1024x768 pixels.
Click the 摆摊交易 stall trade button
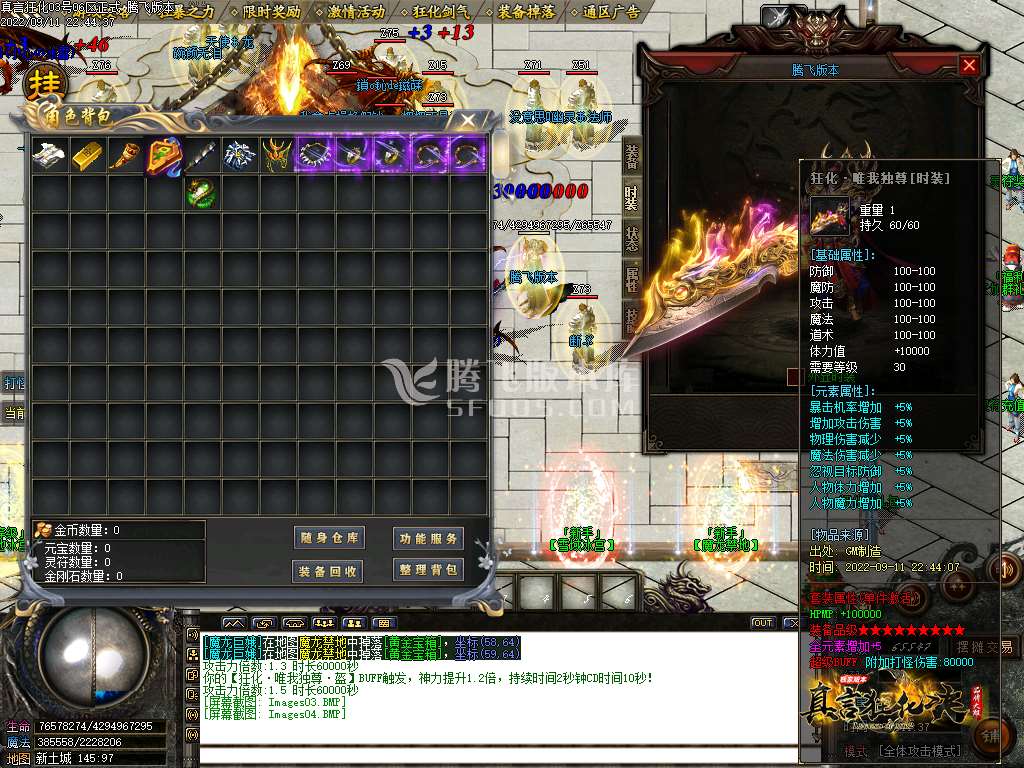[x=982, y=647]
